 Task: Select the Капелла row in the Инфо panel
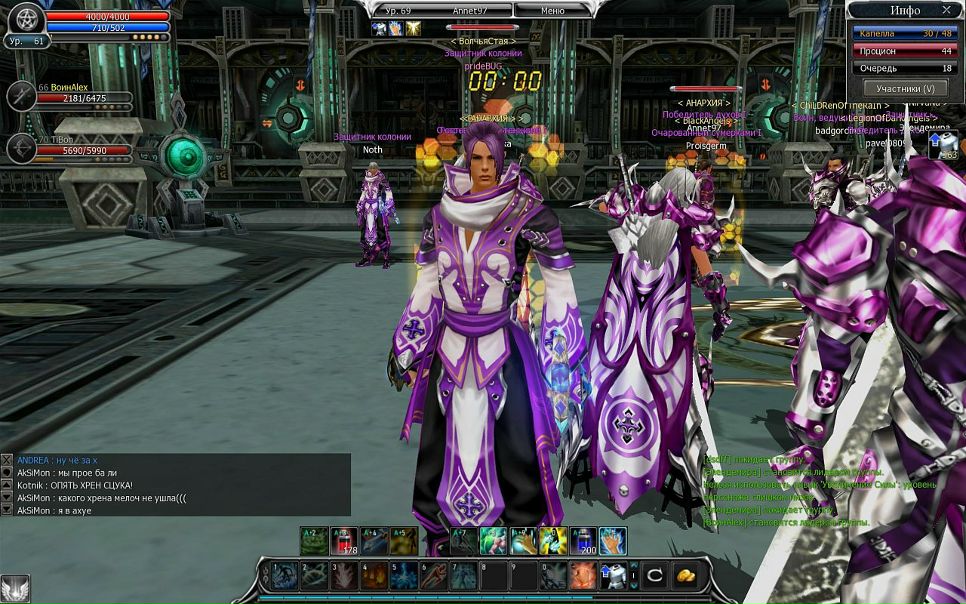pyautogui.click(x=905, y=33)
